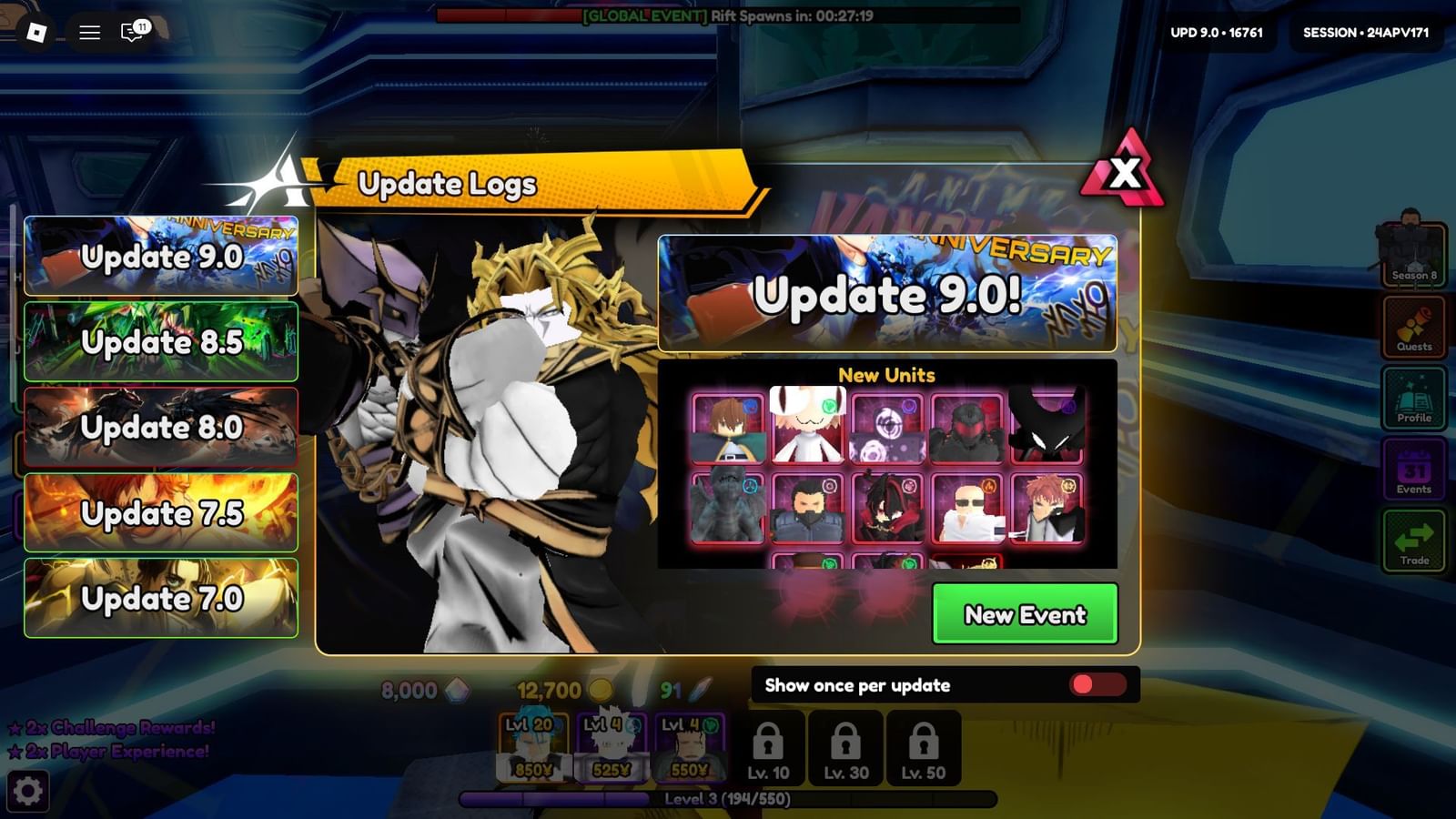The height and width of the screenshot is (819, 1456).
Task: Open the Roblox hamburger menu
Action: 88,30
